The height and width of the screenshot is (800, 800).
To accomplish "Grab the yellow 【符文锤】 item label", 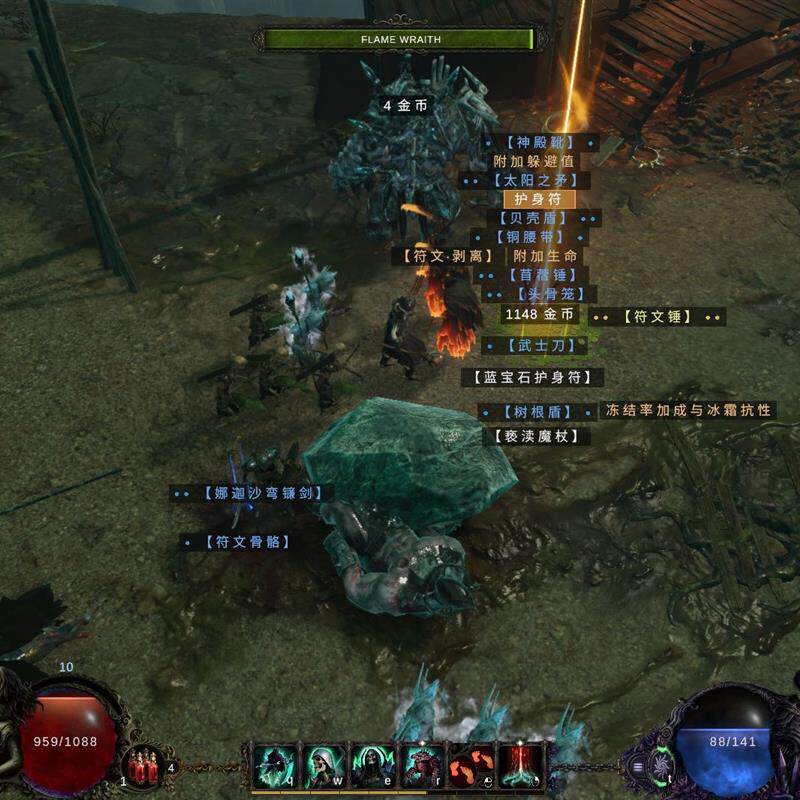I will point(657,317).
